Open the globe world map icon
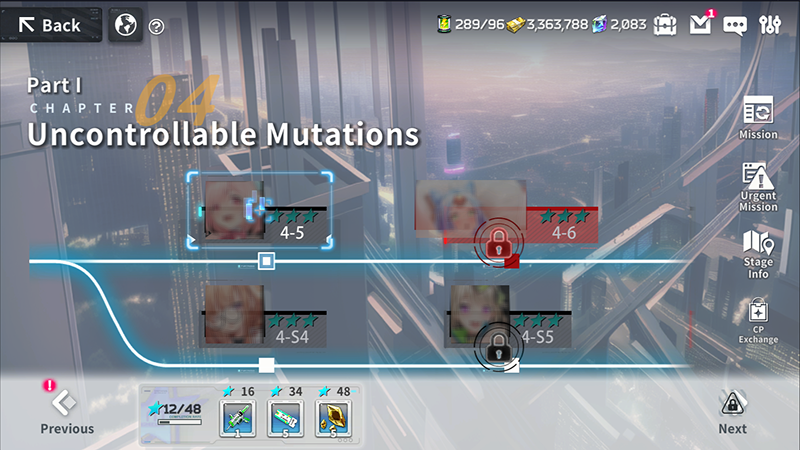Image resolution: width=800 pixels, height=450 pixels. click(125, 25)
